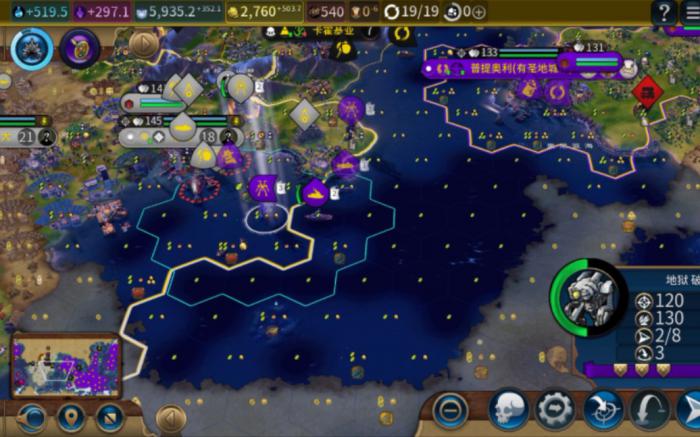Viewport: 700px width, 437px height.
Task: Click the red diamond notification icon
Action: (647, 93)
